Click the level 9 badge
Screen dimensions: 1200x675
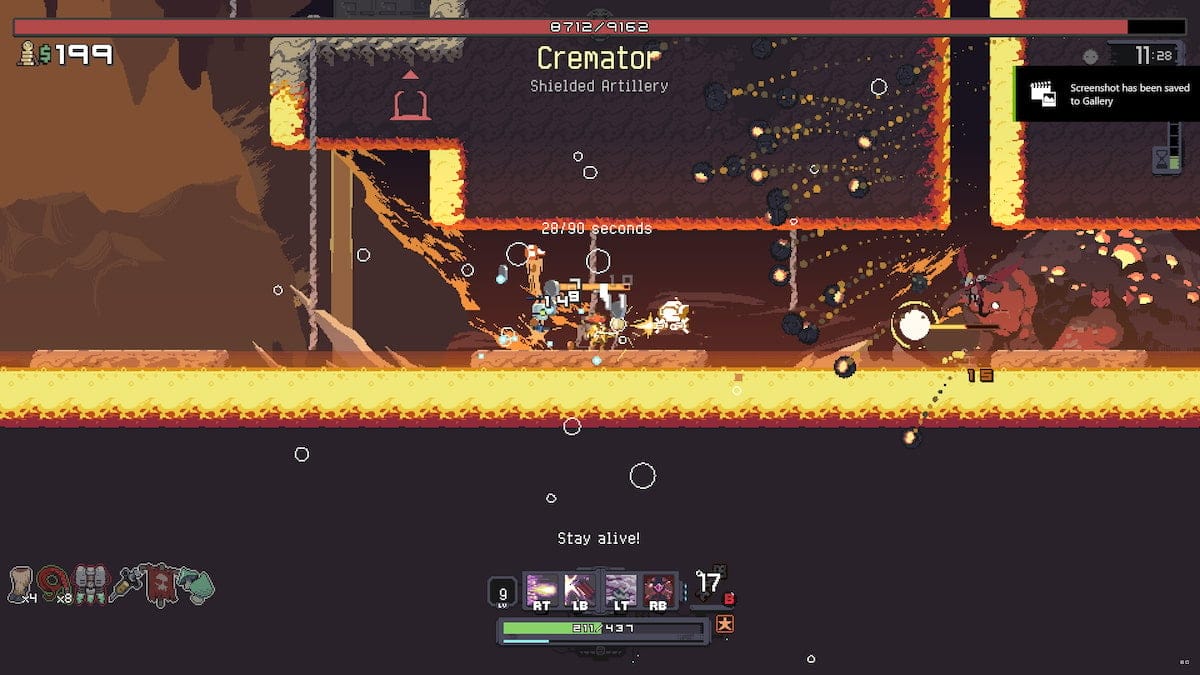503,593
